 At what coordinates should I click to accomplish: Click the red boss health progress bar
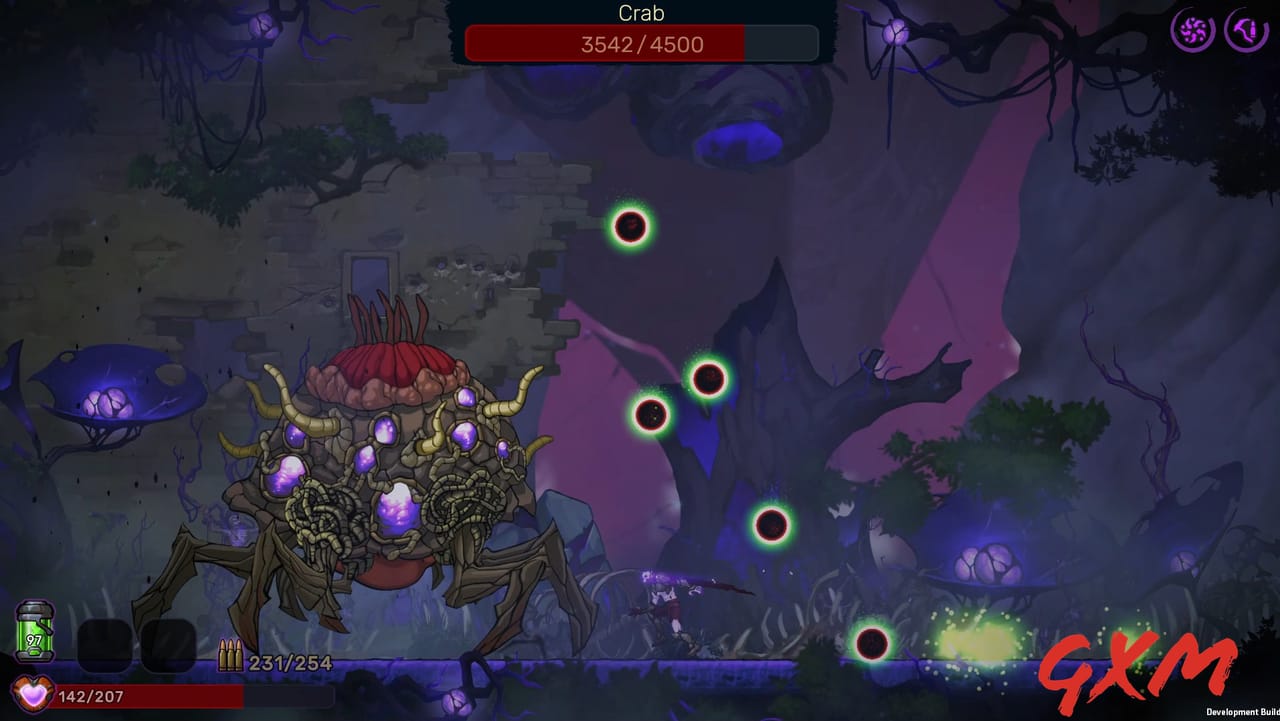(x=605, y=43)
